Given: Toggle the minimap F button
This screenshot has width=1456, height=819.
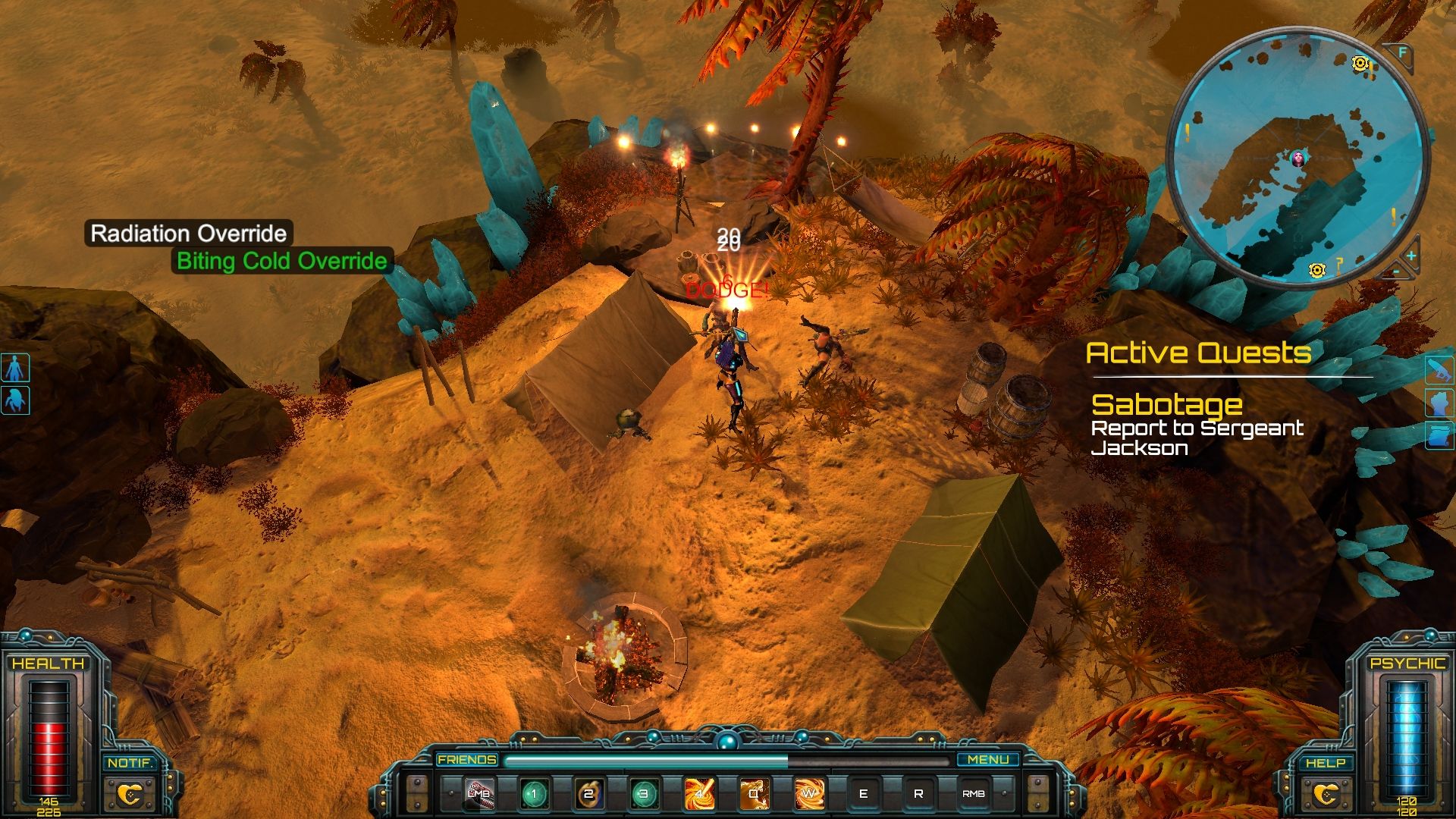Looking at the screenshot, I should click(x=1402, y=53).
